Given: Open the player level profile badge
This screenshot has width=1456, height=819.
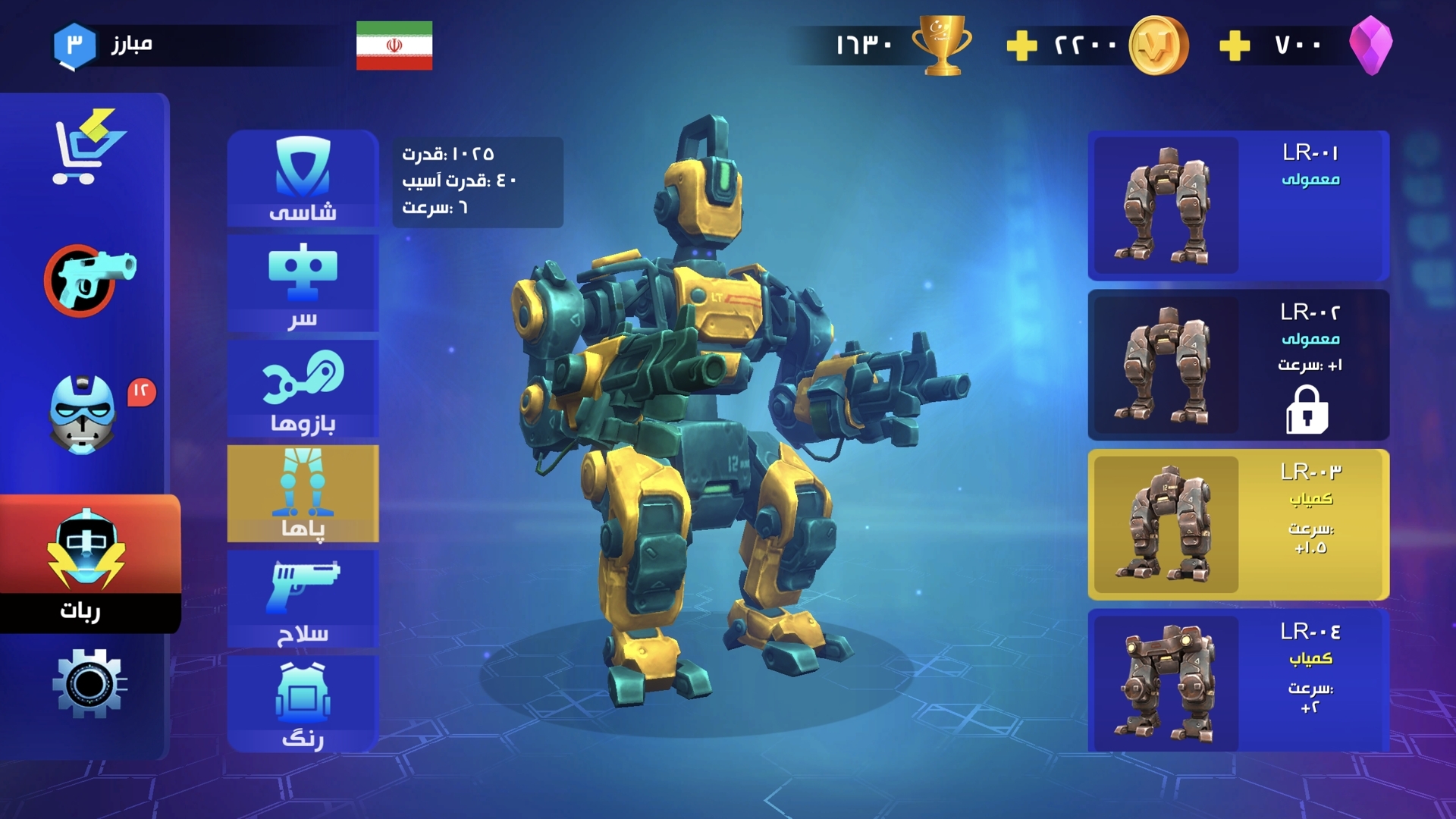Looking at the screenshot, I should 74,45.
